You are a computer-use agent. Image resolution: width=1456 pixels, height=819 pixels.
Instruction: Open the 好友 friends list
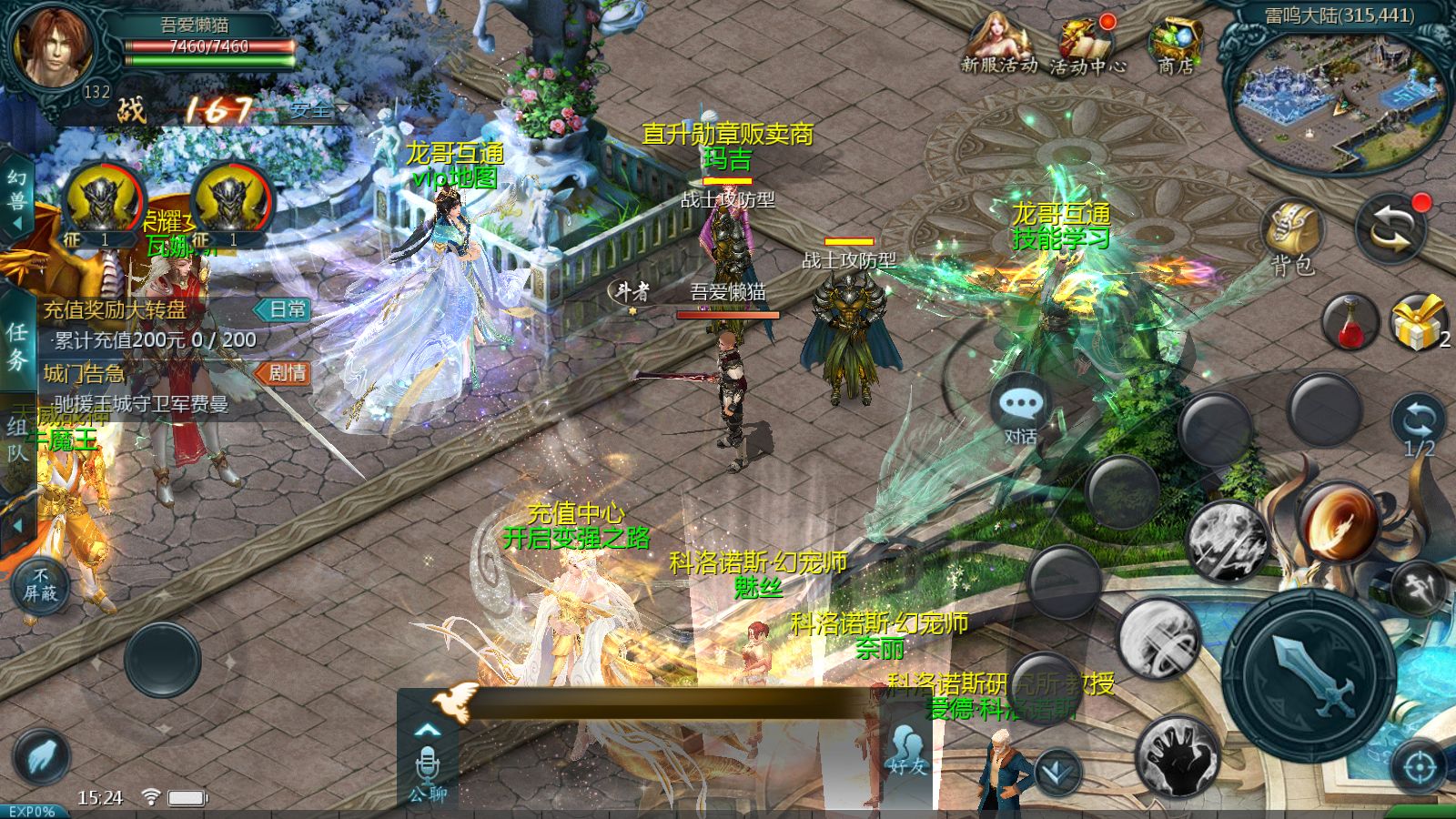[907, 752]
